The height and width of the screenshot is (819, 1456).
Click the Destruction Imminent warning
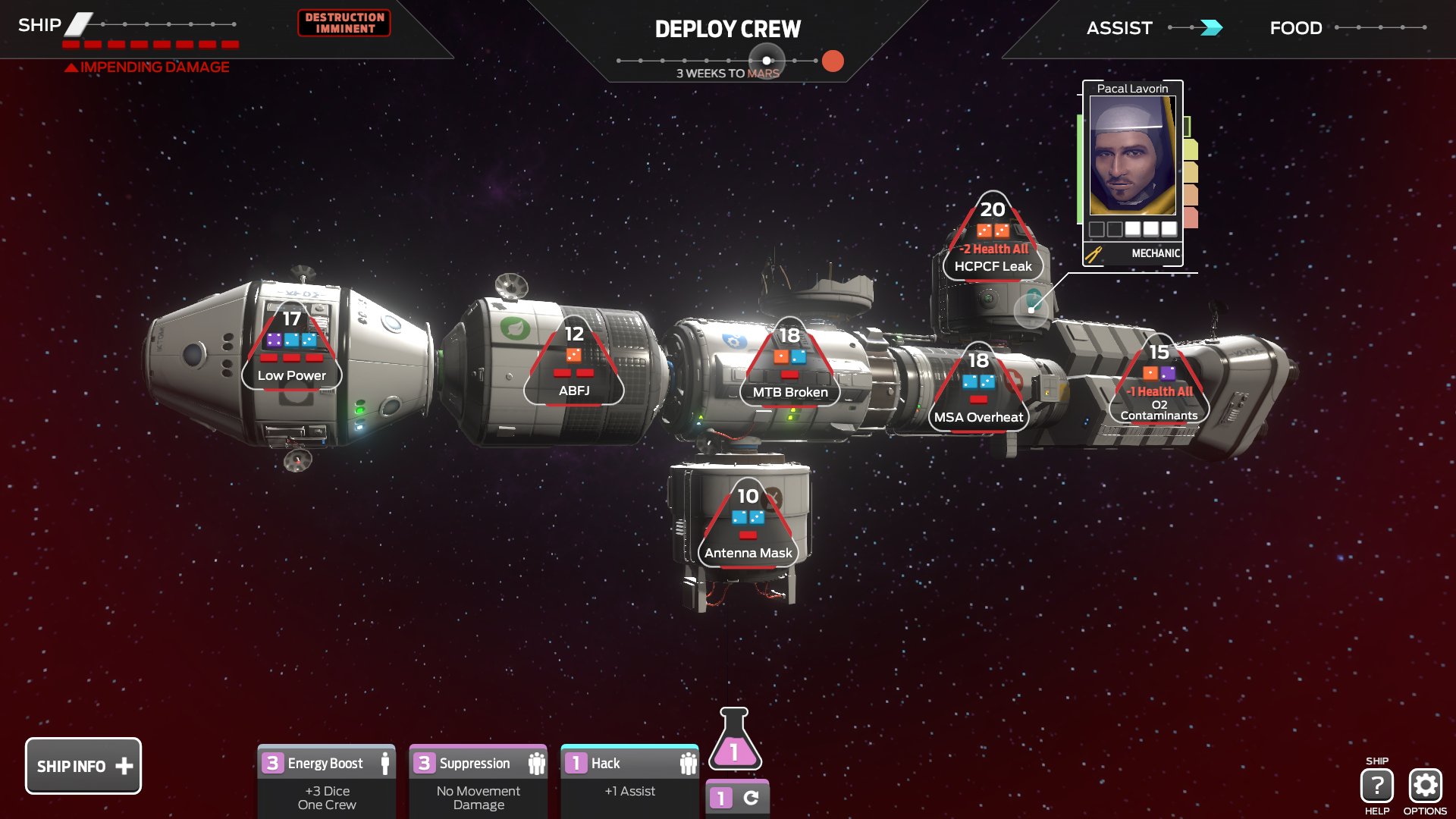pyautogui.click(x=344, y=24)
